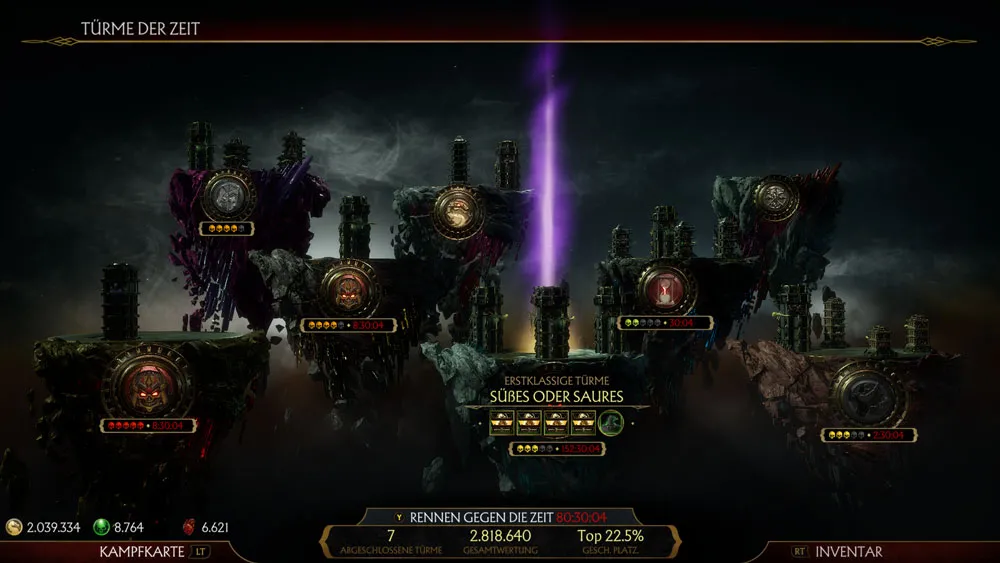Viewport: 1000px width, 563px height.
Task: Select the dragon logo tower medallion
Action: [x=458, y=212]
